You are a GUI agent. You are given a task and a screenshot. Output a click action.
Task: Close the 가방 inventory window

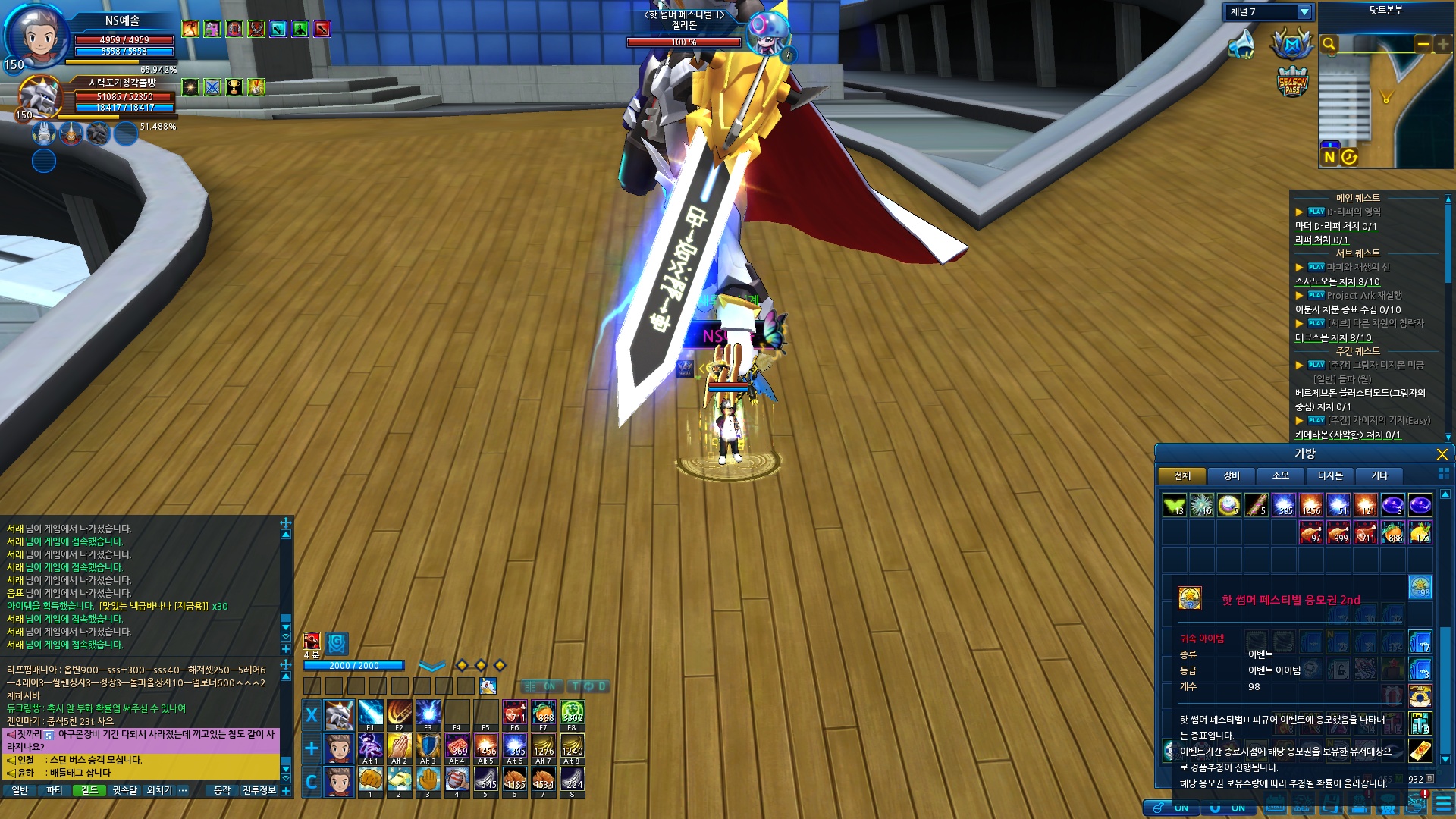(x=1442, y=454)
